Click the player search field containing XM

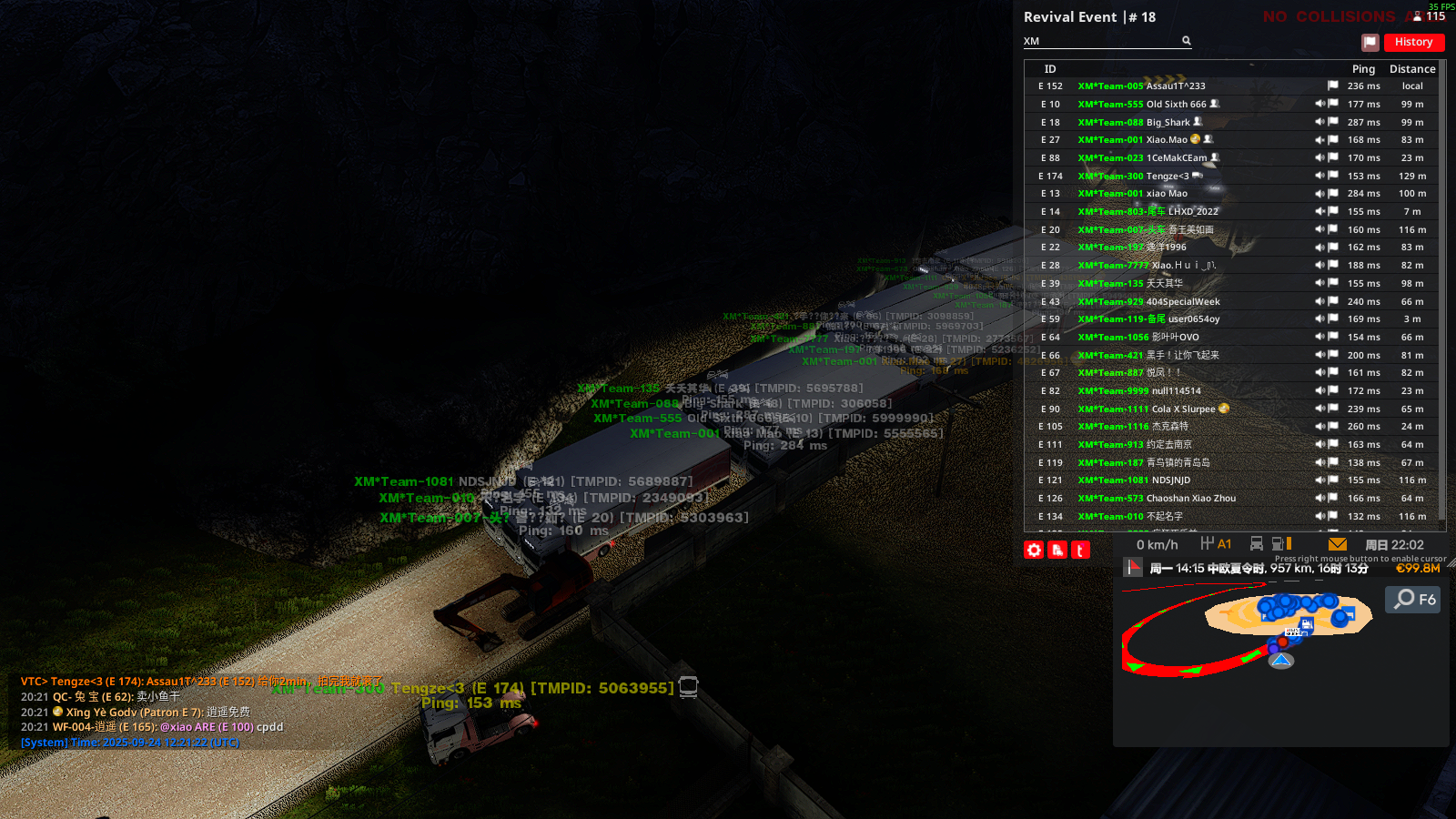1101,41
